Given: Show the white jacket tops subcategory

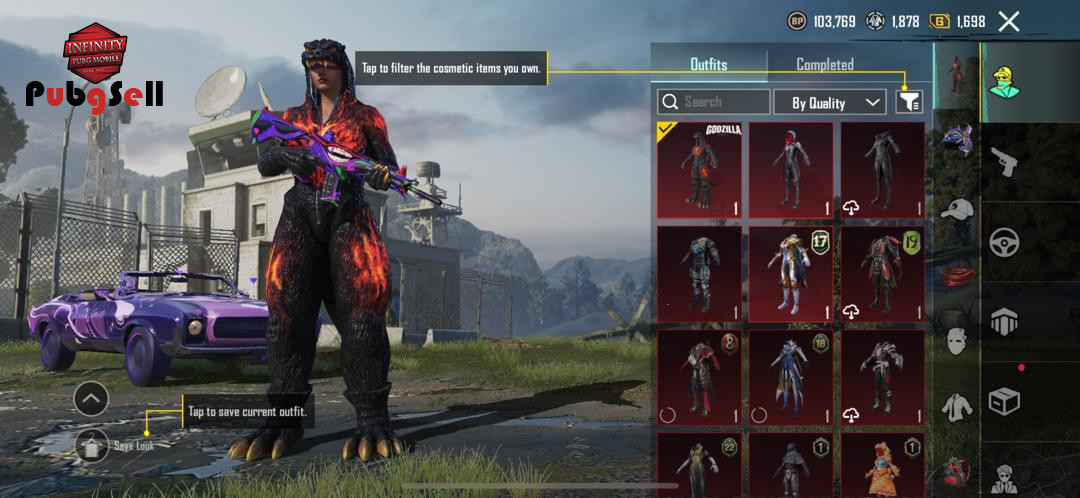Looking at the screenshot, I should click(x=957, y=407).
